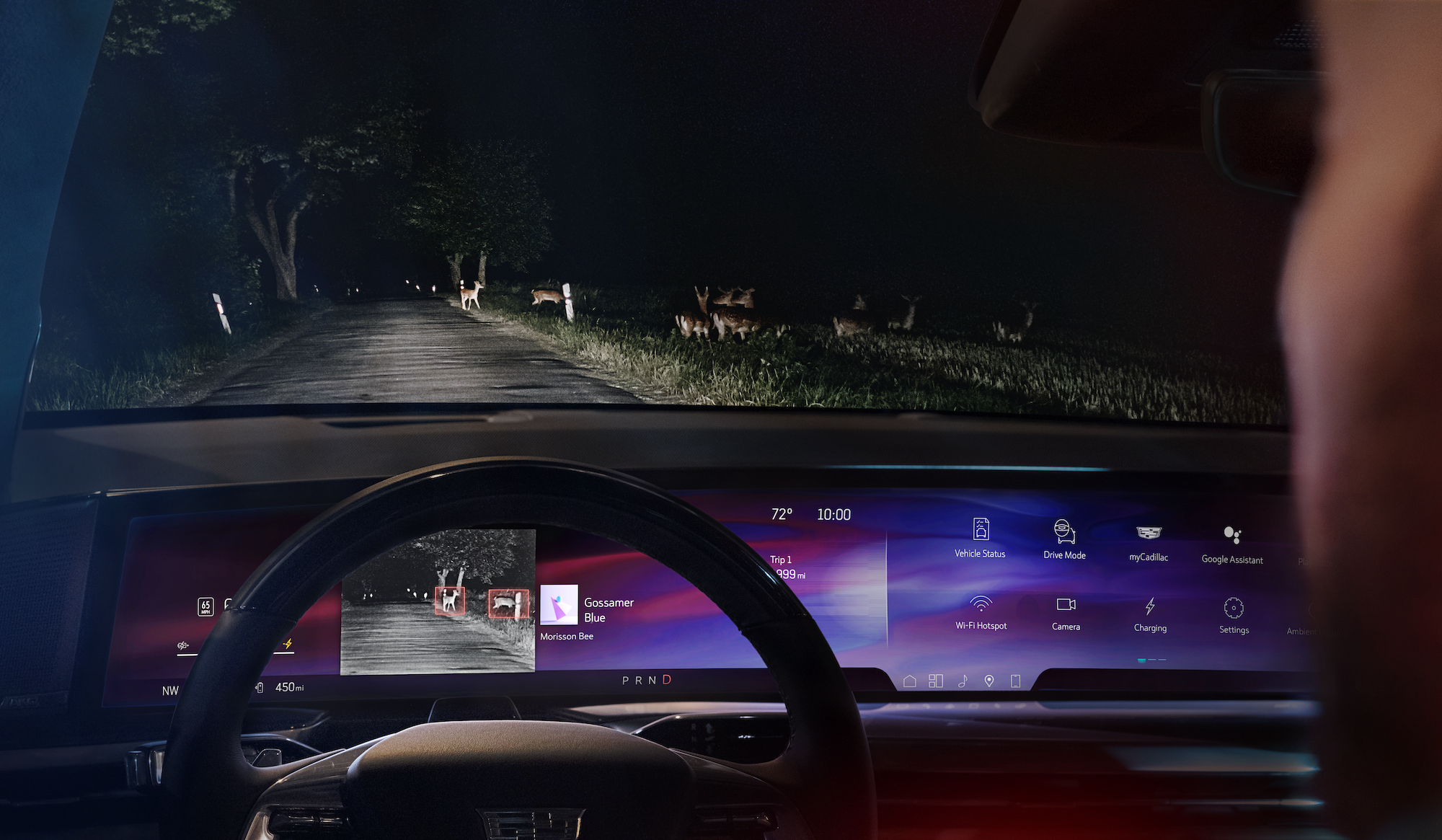Click the 65 MPH speed limit icon
This screenshot has height=840, width=1442.
tap(205, 607)
